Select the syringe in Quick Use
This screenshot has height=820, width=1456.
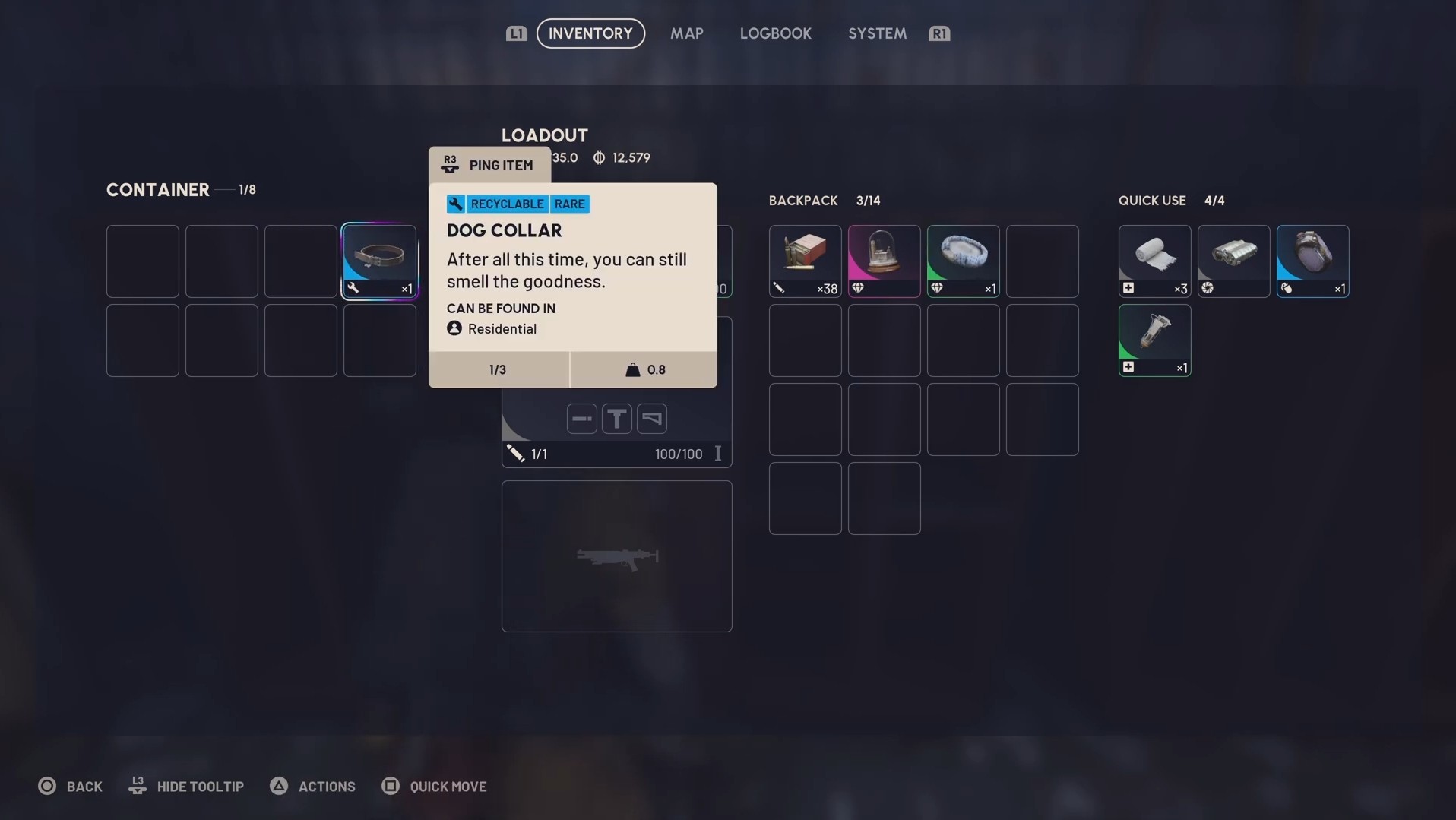1154,340
